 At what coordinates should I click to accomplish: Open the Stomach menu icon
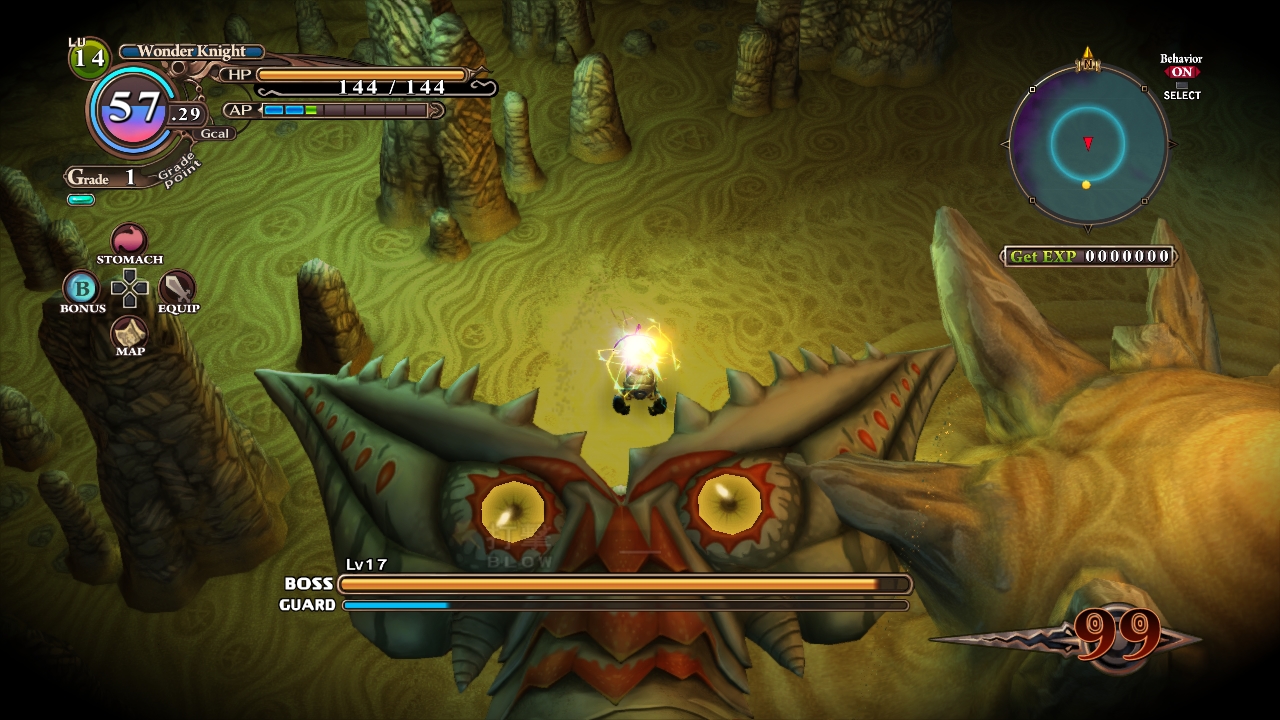click(129, 240)
